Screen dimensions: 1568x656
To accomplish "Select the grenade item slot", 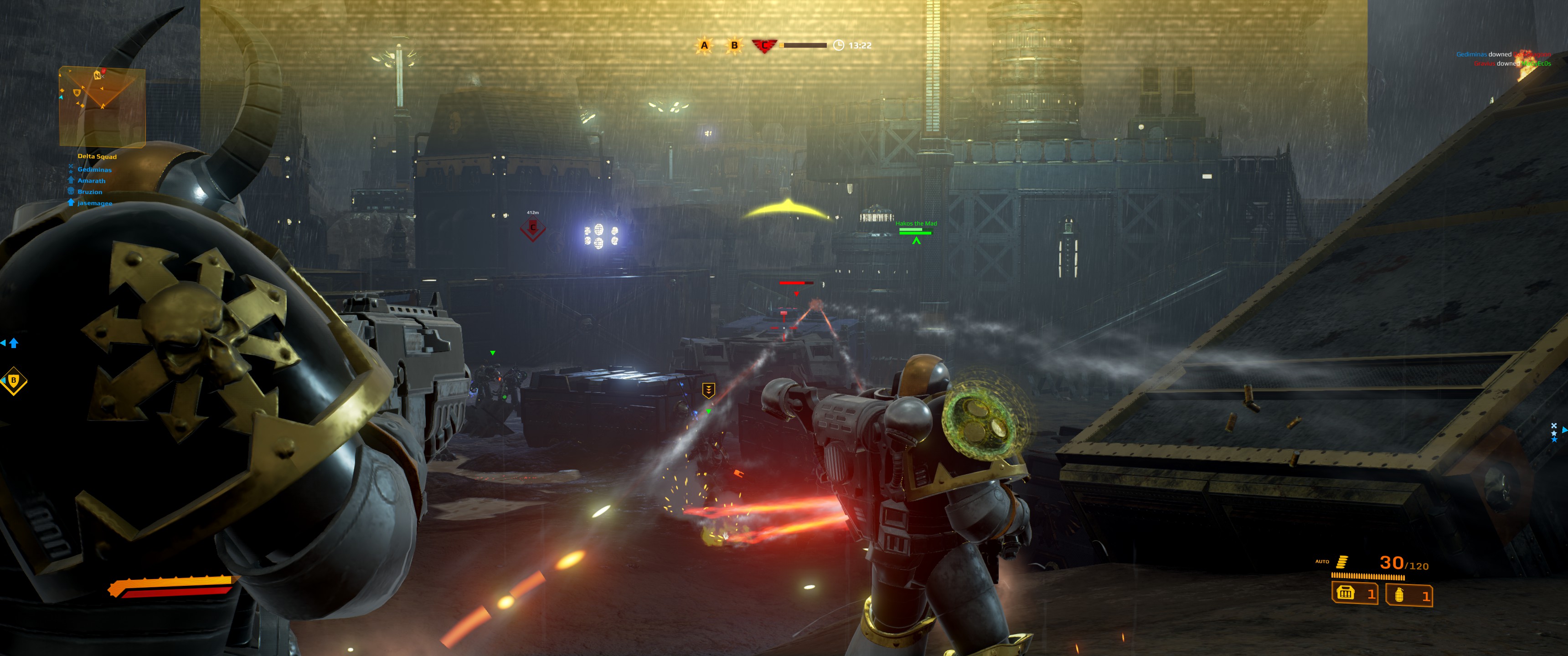I will pyautogui.click(x=1408, y=595).
